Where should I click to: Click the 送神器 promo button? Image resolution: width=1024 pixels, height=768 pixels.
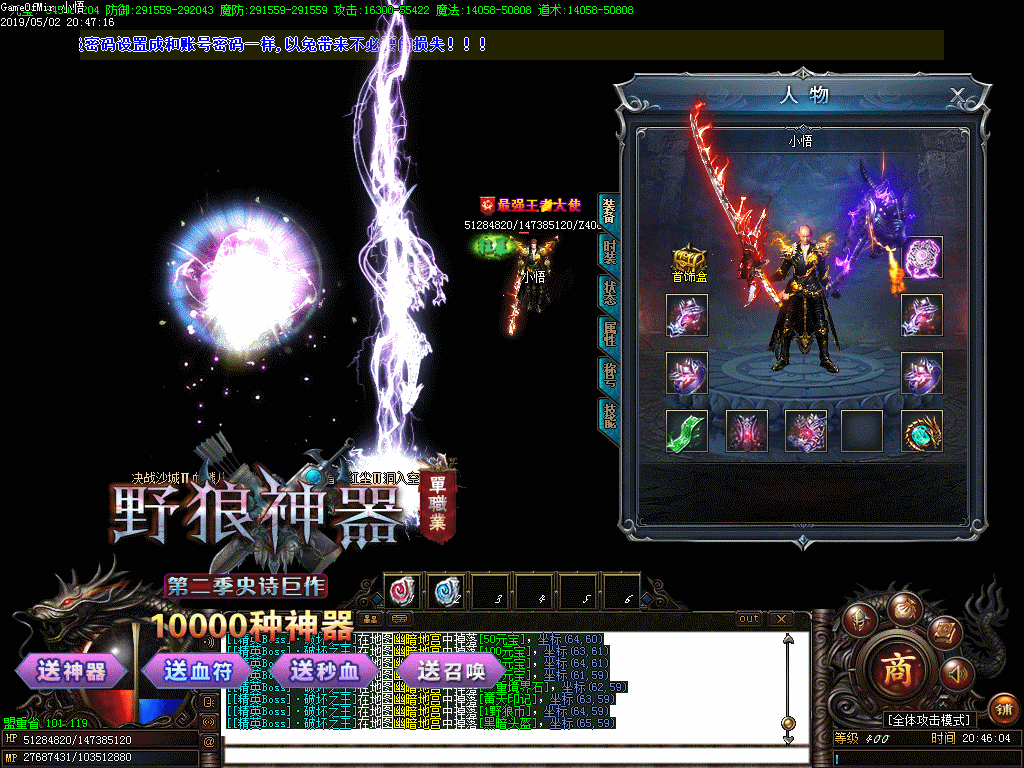(72, 671)
